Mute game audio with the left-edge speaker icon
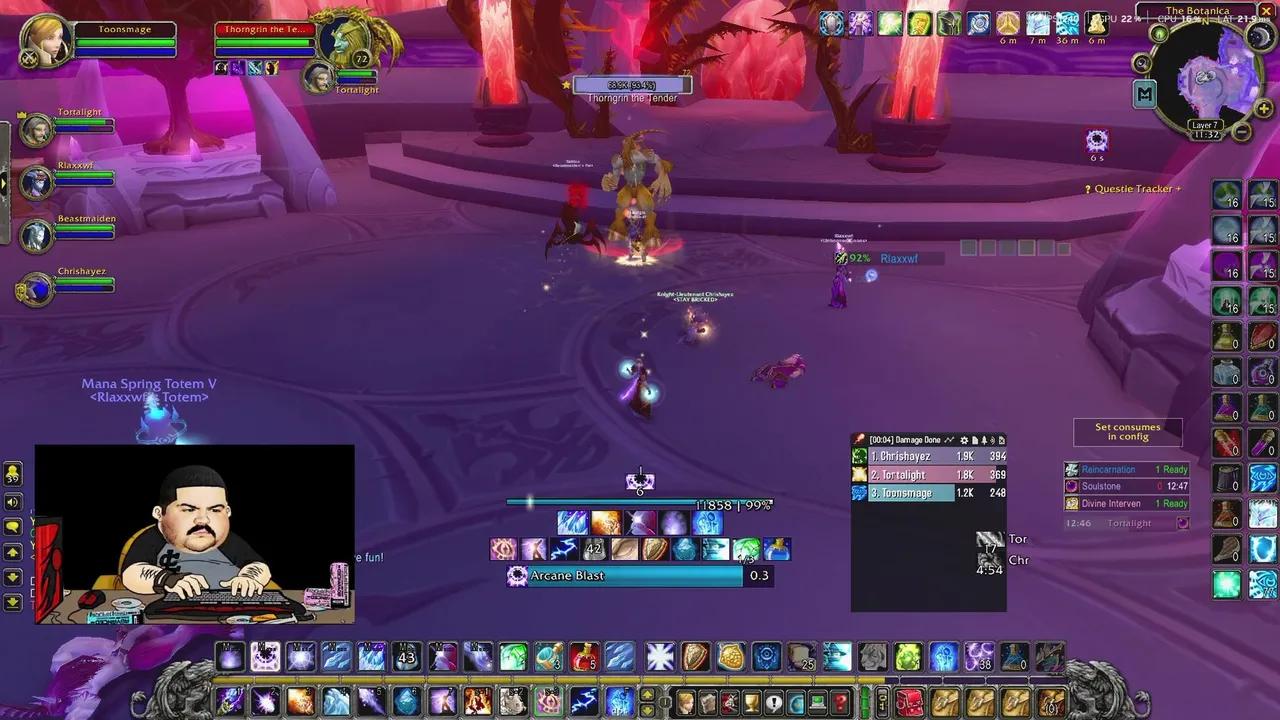Image resolution: width=1280 pixels, height=720 pixels. click(x=11, y=501)
